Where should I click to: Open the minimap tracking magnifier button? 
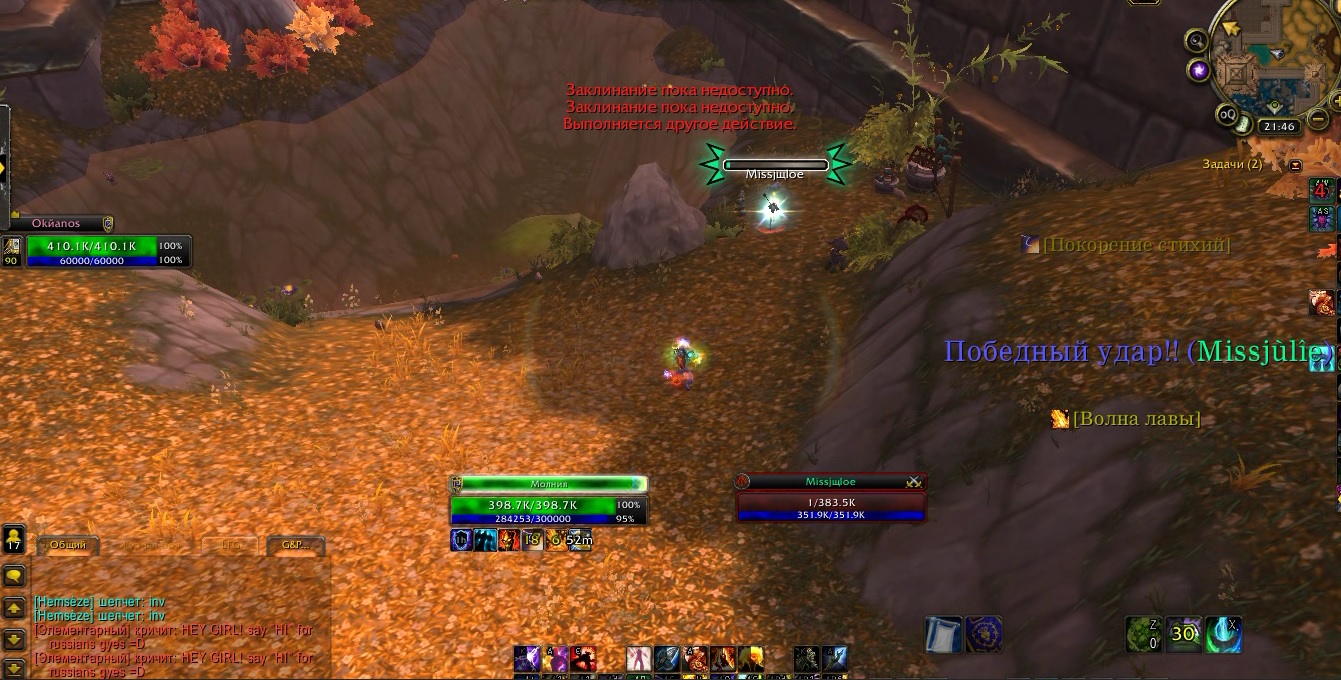coord(1196,40)
